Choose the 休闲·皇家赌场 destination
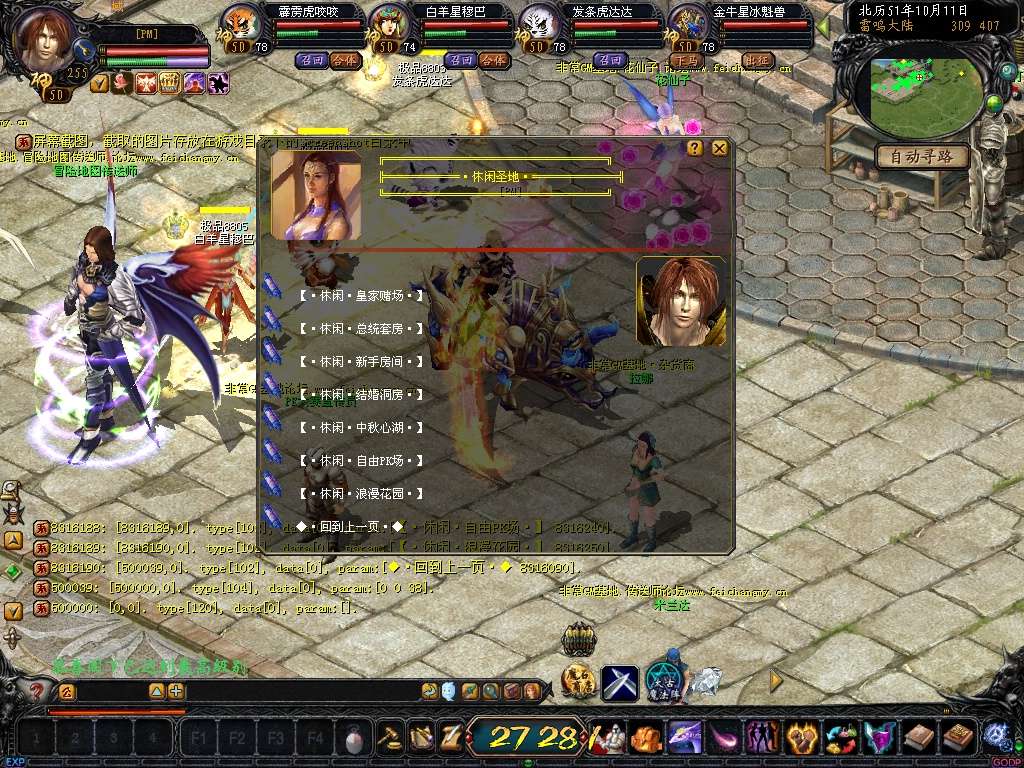The width and height of the screenshot is (1024, 768). point(361,296)
